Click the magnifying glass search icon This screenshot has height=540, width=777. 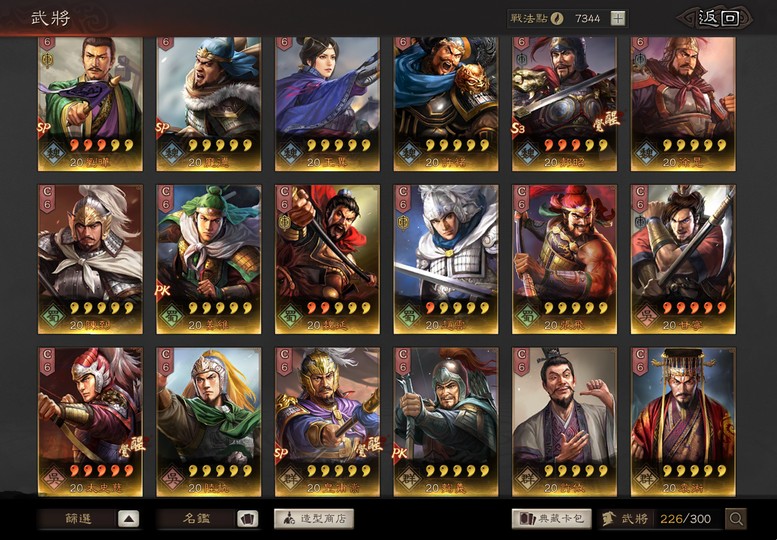736,518
